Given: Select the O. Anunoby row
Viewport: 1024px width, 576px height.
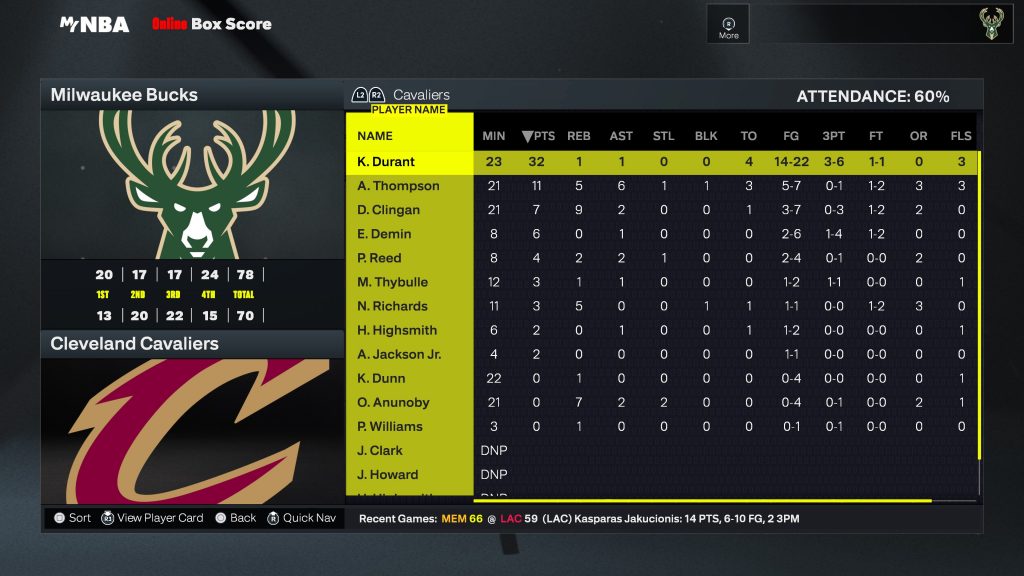Looking at the screenshot, I should point(394,402).
